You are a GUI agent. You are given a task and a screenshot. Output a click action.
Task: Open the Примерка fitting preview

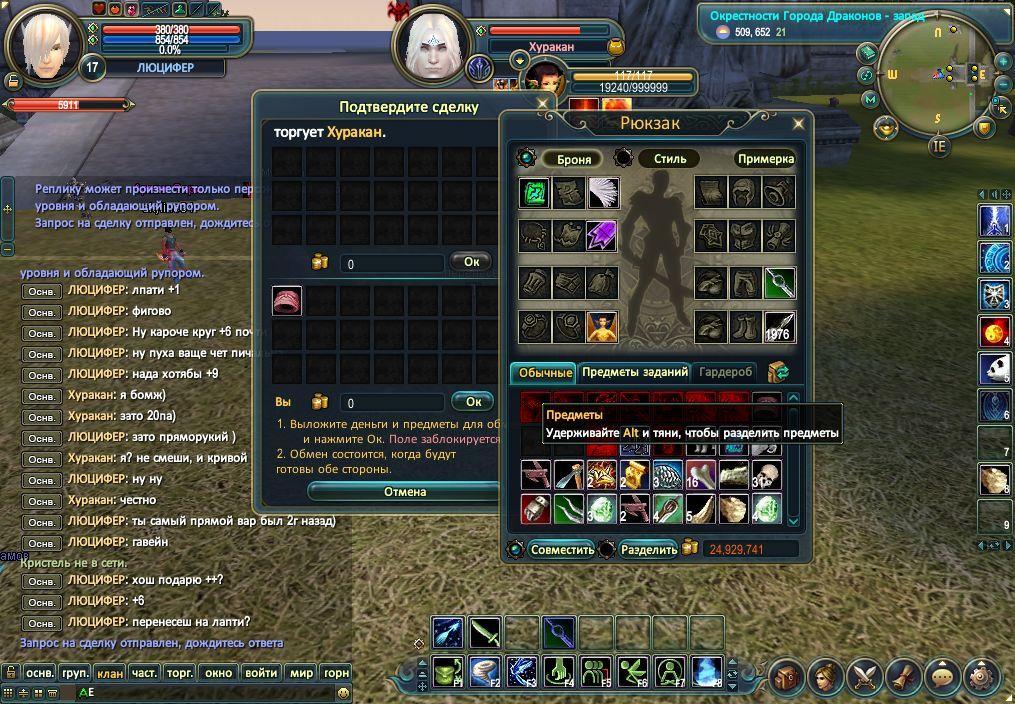click(x=765, y=159)
